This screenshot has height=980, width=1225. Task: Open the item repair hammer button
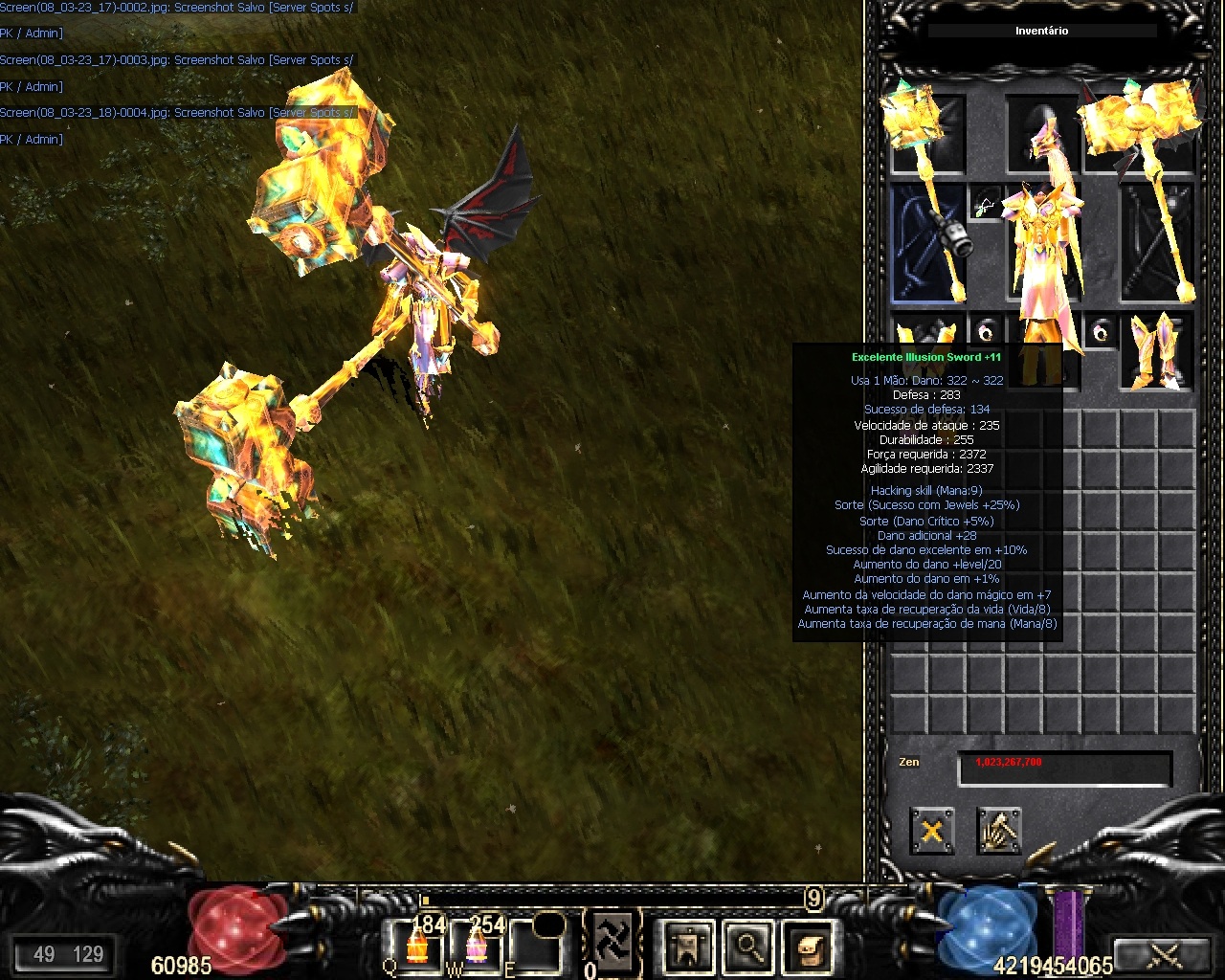(x=998, y=831)
